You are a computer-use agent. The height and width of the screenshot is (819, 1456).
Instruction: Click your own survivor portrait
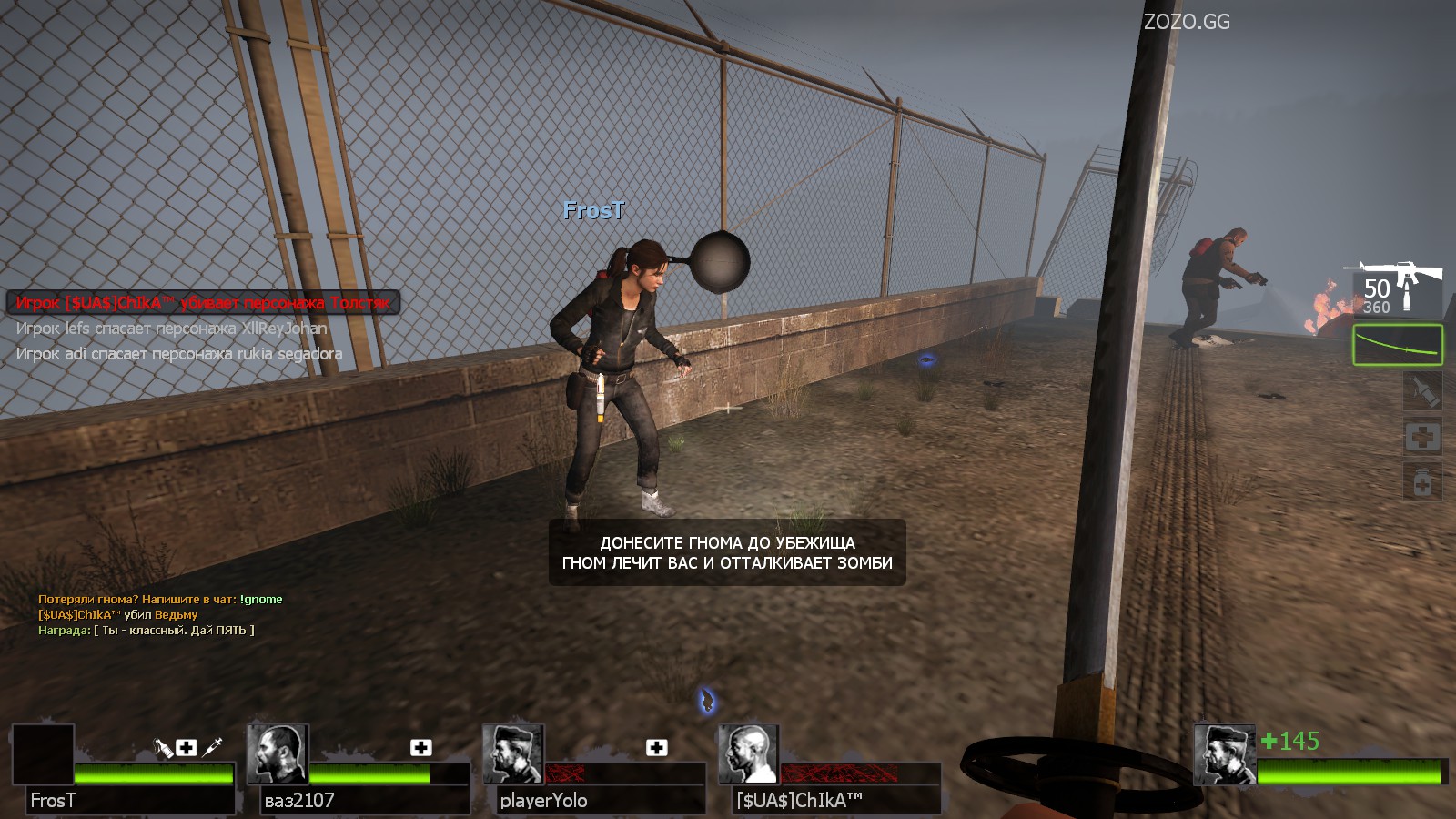pos(1225,753)
